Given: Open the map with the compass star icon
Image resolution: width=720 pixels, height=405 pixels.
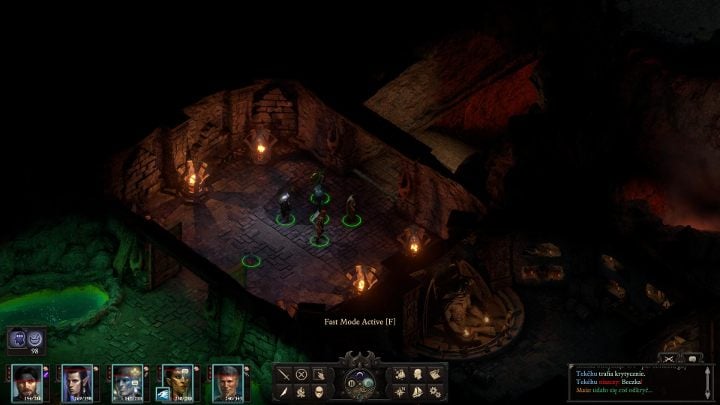Looking at the screenshot, I should pyautogui.click(x=400, y=391).
